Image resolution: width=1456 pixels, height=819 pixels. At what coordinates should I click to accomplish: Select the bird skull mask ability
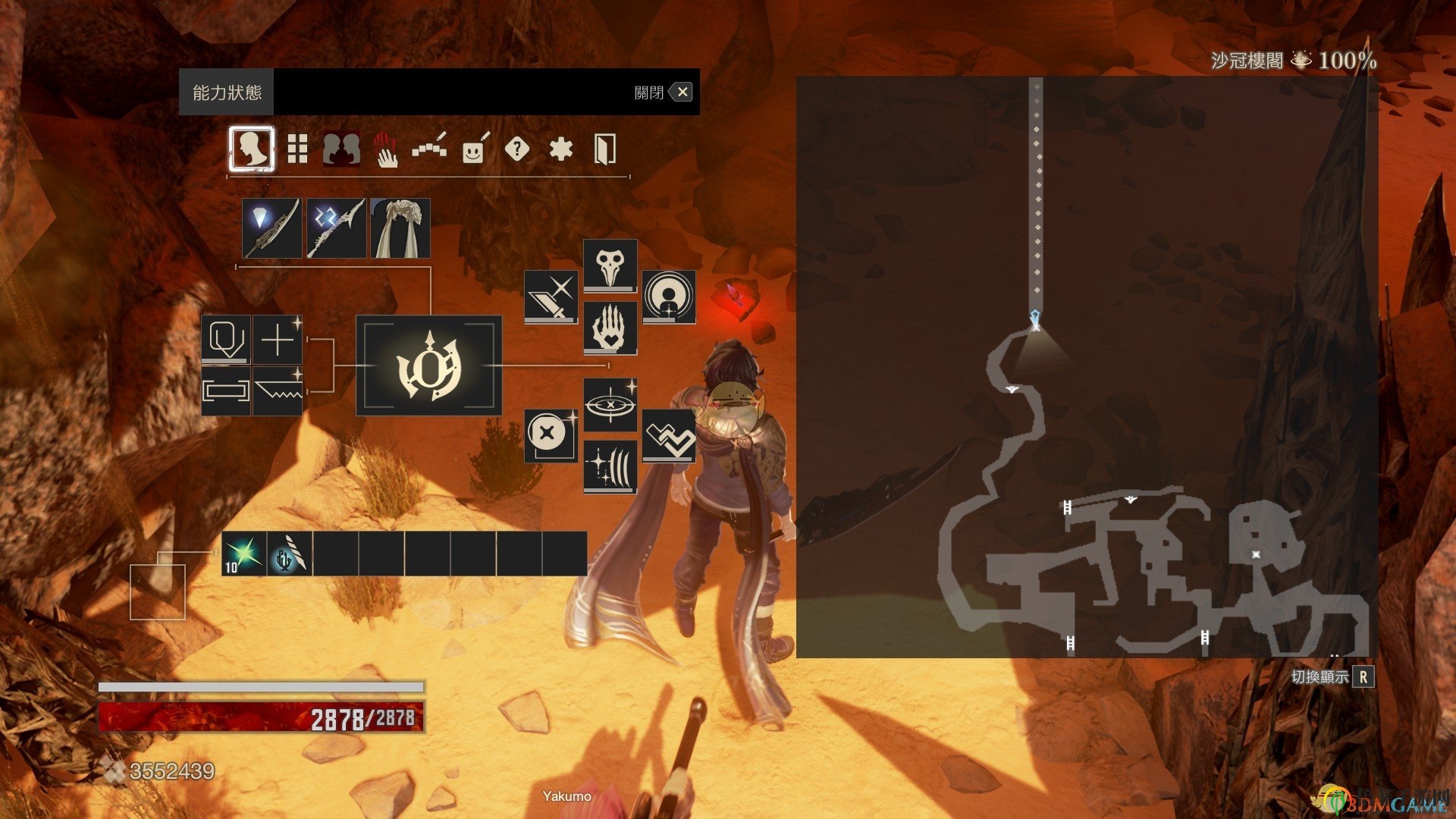click(x=610, y=265)
